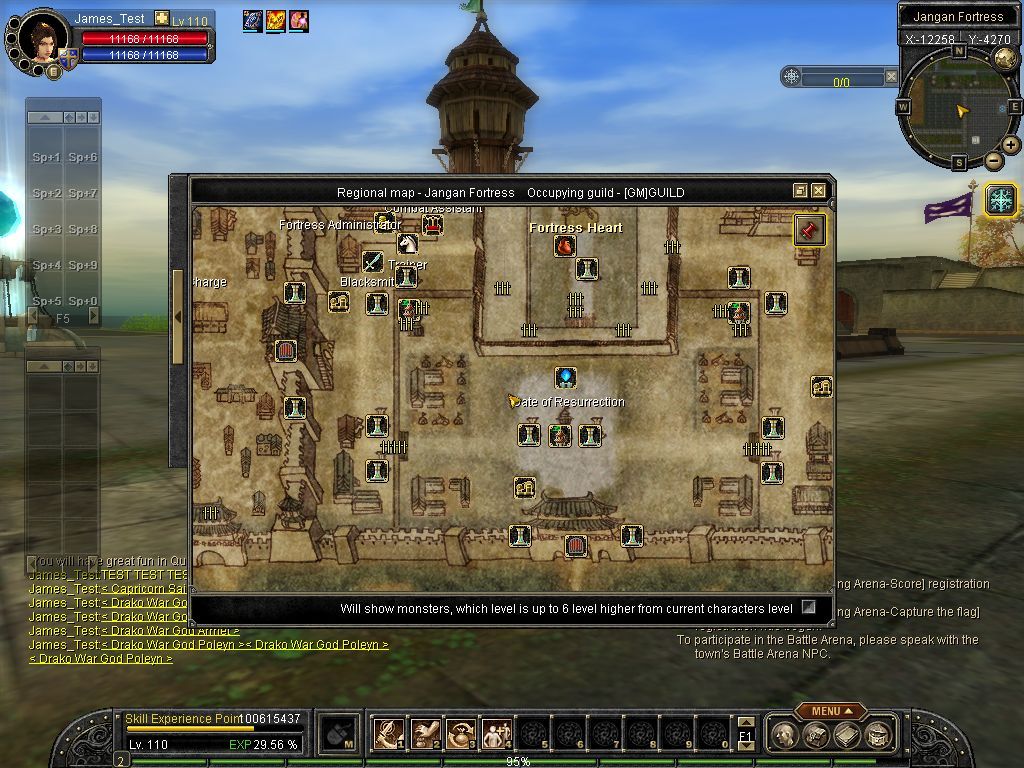1024x768 pixels.
Task: Toggle the red pushpin on the map
Action: (809, 229)
